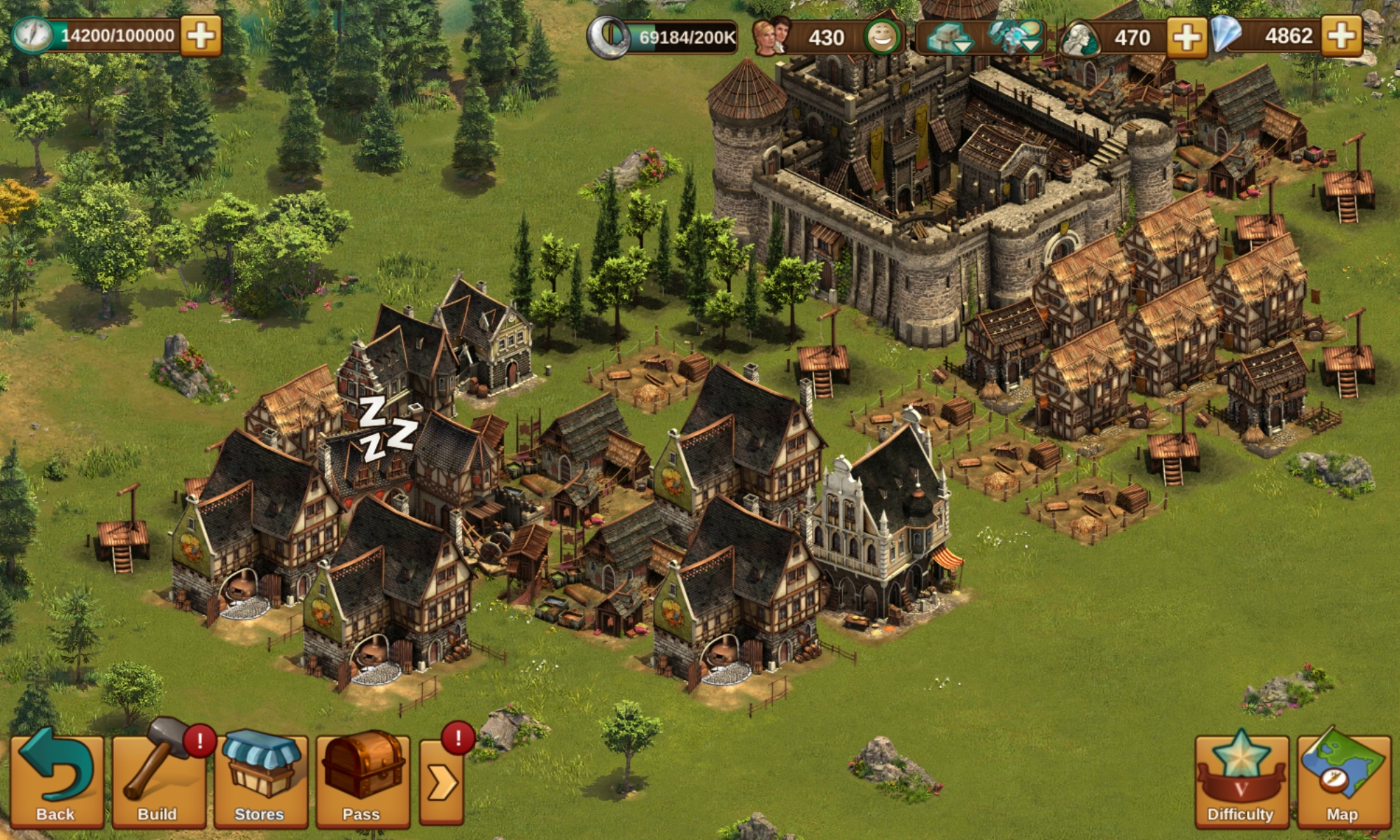The image size is (1400, 840).
Task: Open the Difficulty selector
Action: coord(1240,779)
